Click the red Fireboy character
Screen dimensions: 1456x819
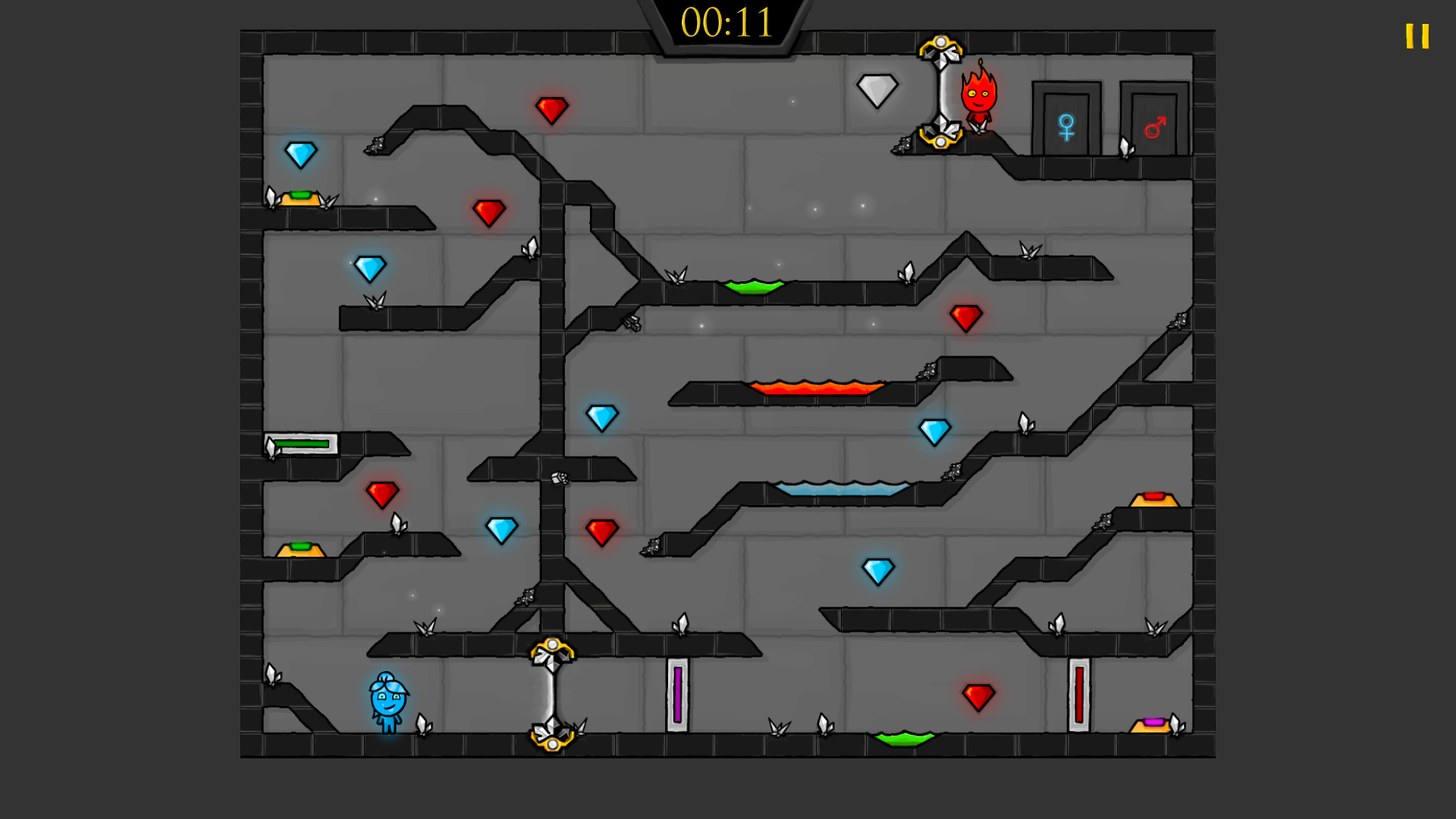(978, 99)
